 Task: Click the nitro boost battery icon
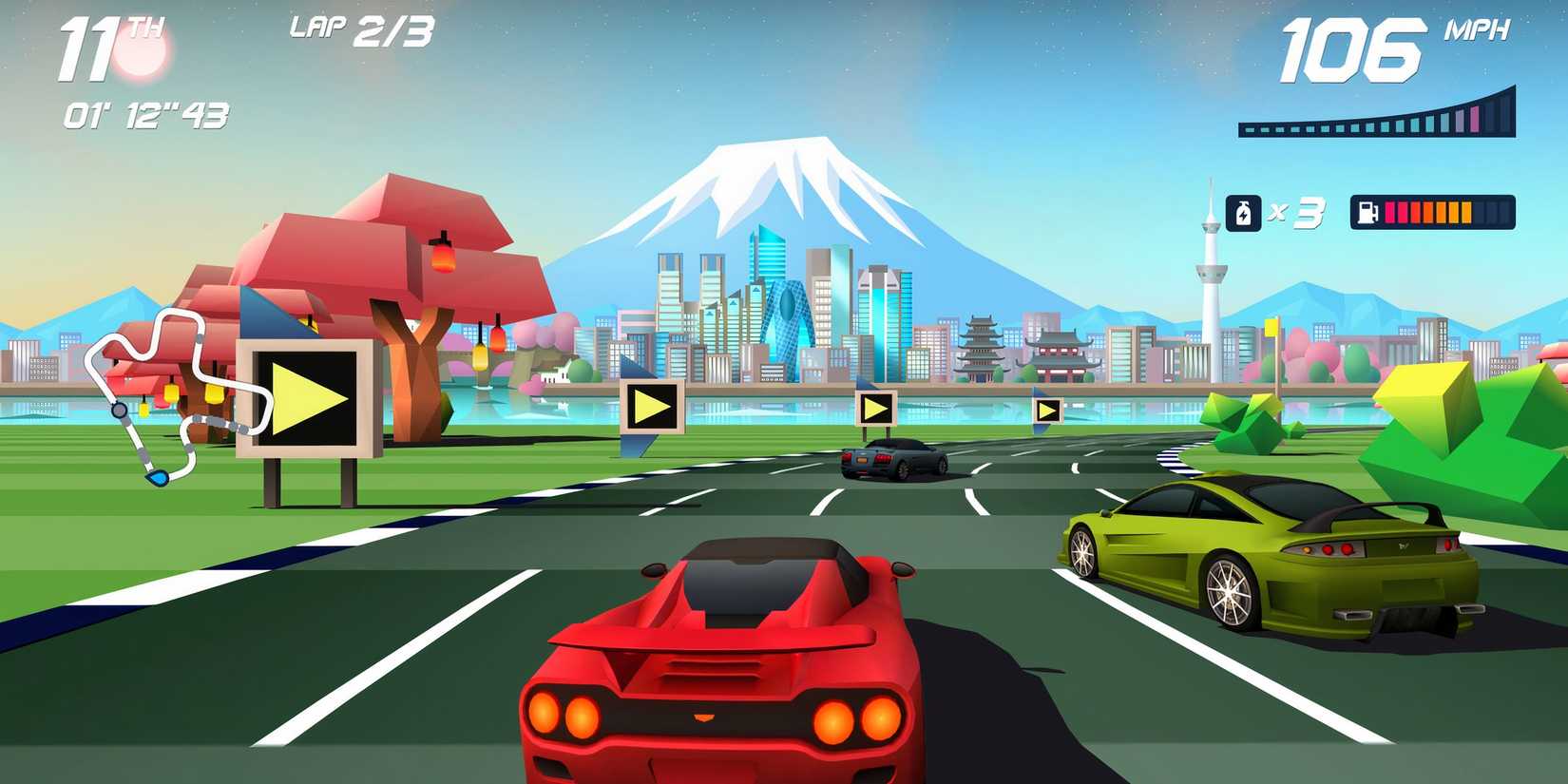(x=1244, y=213)
